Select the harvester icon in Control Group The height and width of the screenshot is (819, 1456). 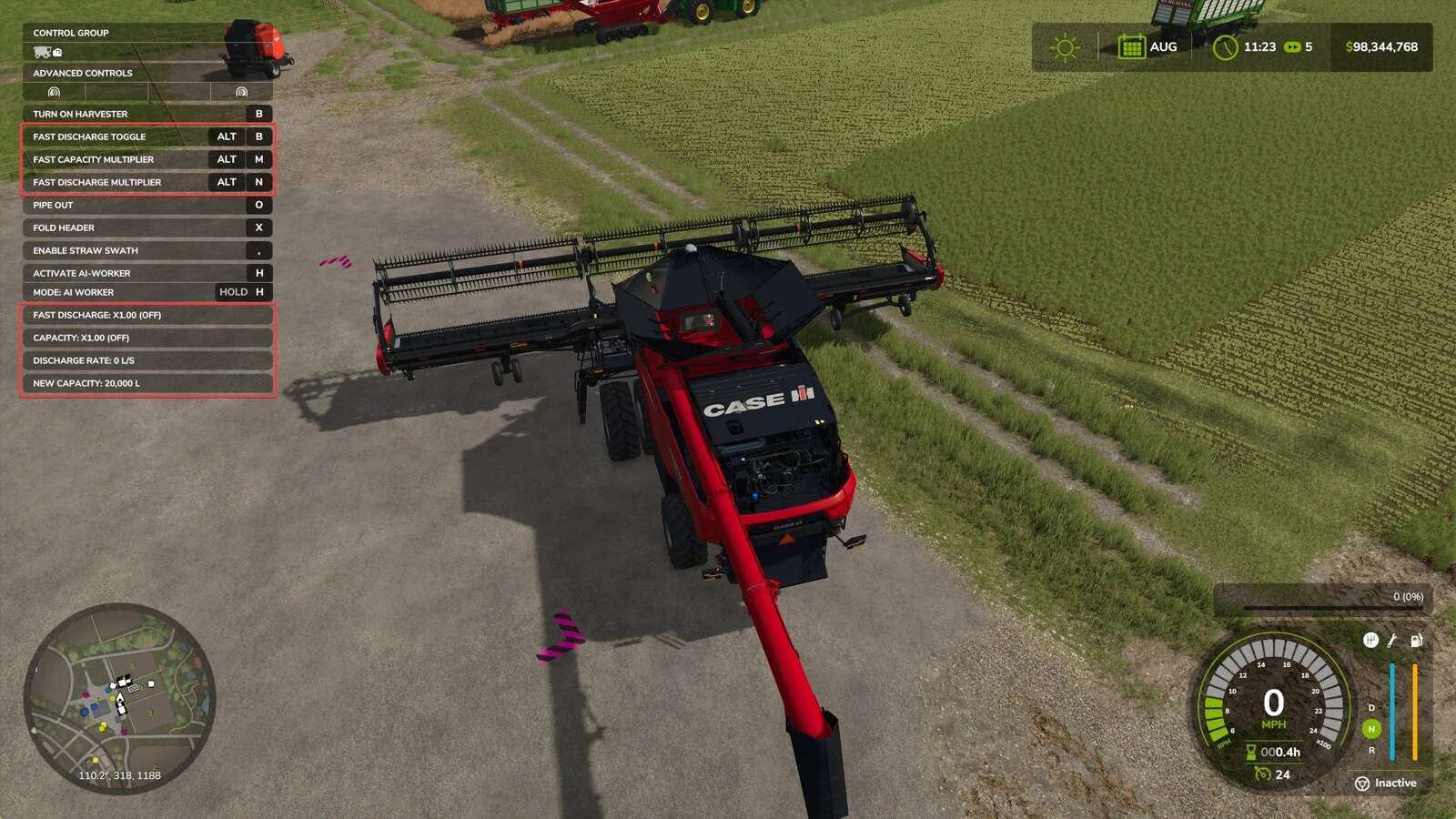point(40,53)
